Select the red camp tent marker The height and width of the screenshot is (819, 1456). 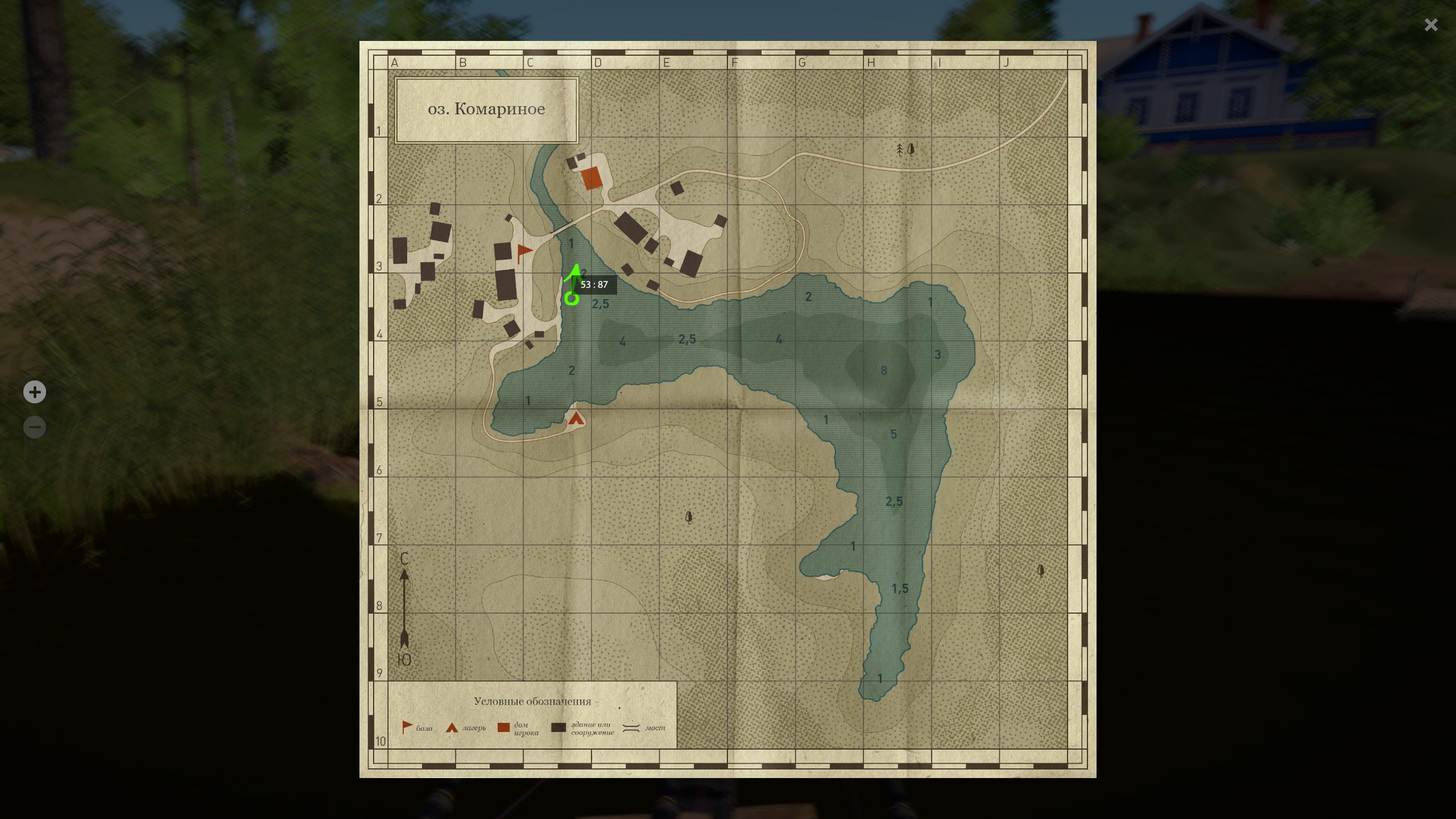coord(576,419)
